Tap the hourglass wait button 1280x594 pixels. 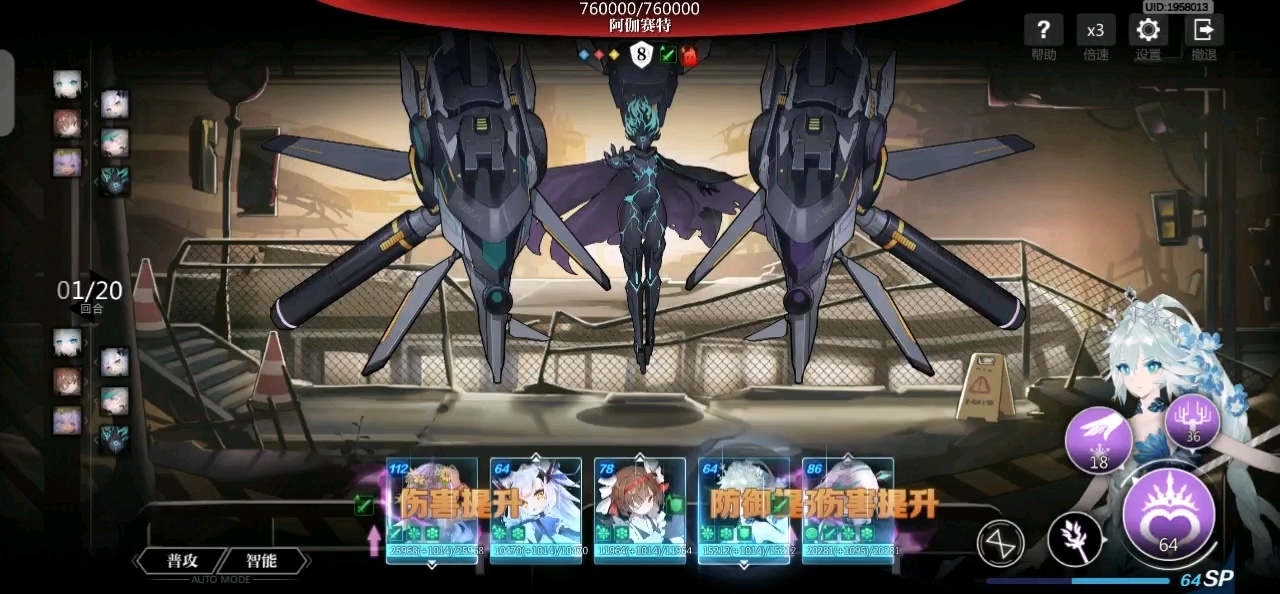tap(1001, 543)
